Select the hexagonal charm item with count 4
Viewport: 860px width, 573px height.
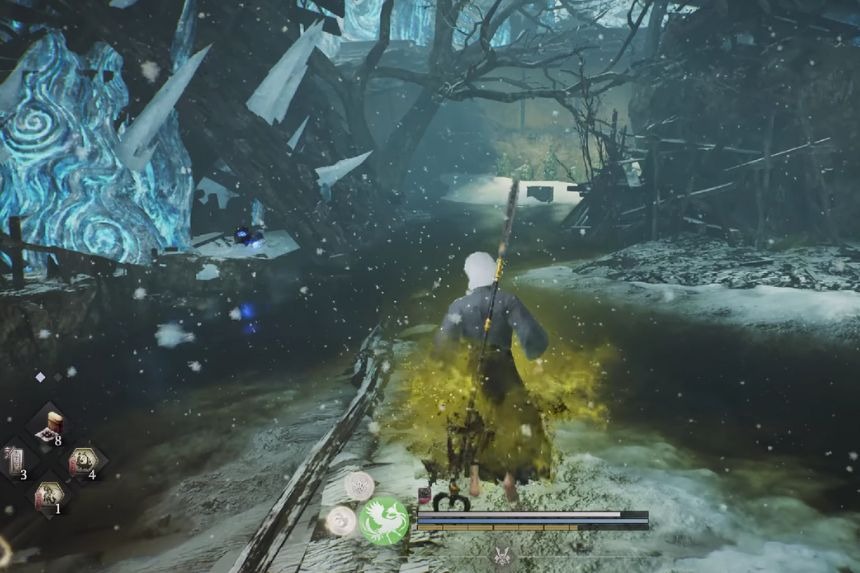pos(82,462)
